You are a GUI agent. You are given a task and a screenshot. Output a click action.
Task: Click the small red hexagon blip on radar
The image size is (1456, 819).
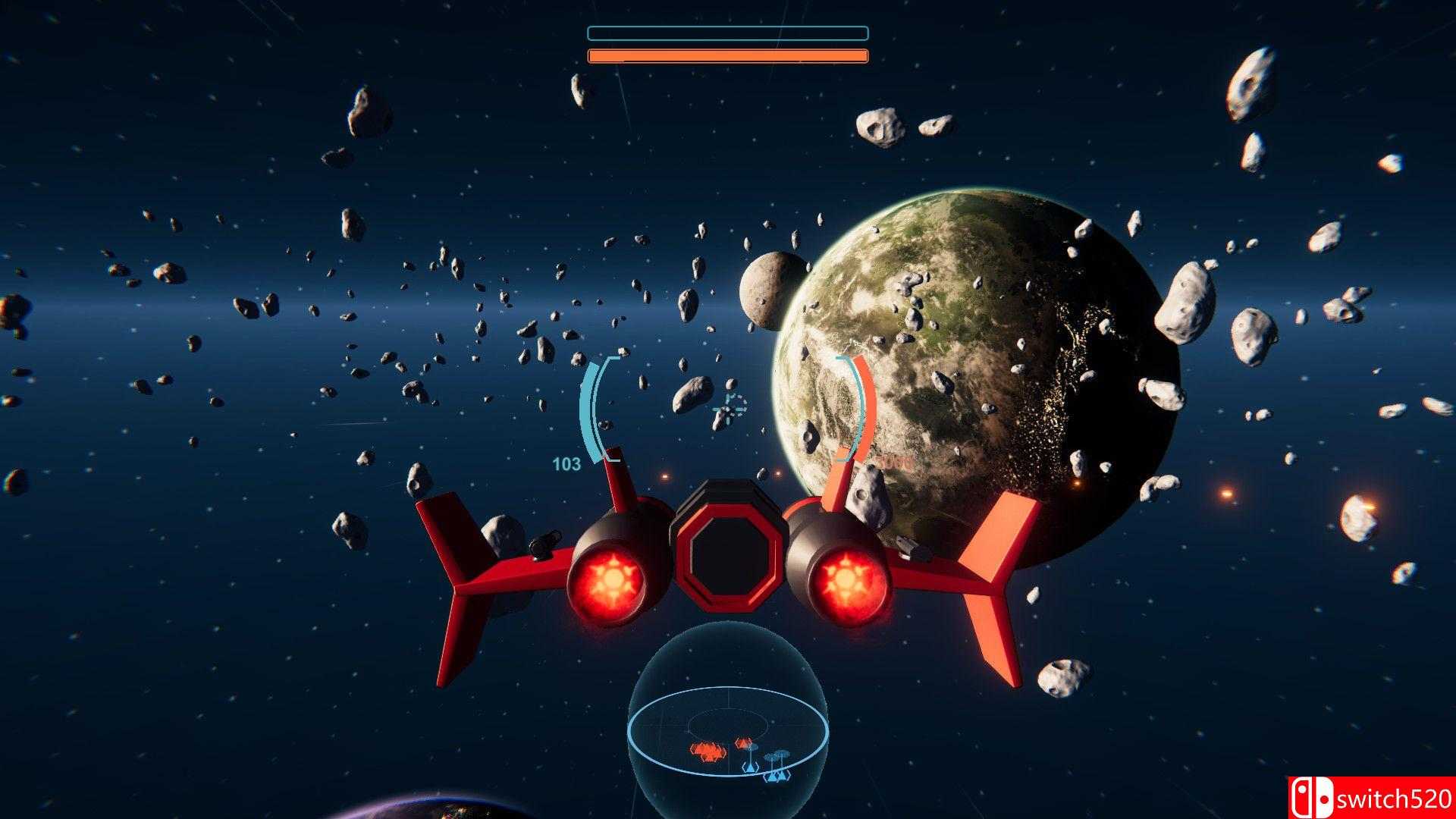(744, 743)
